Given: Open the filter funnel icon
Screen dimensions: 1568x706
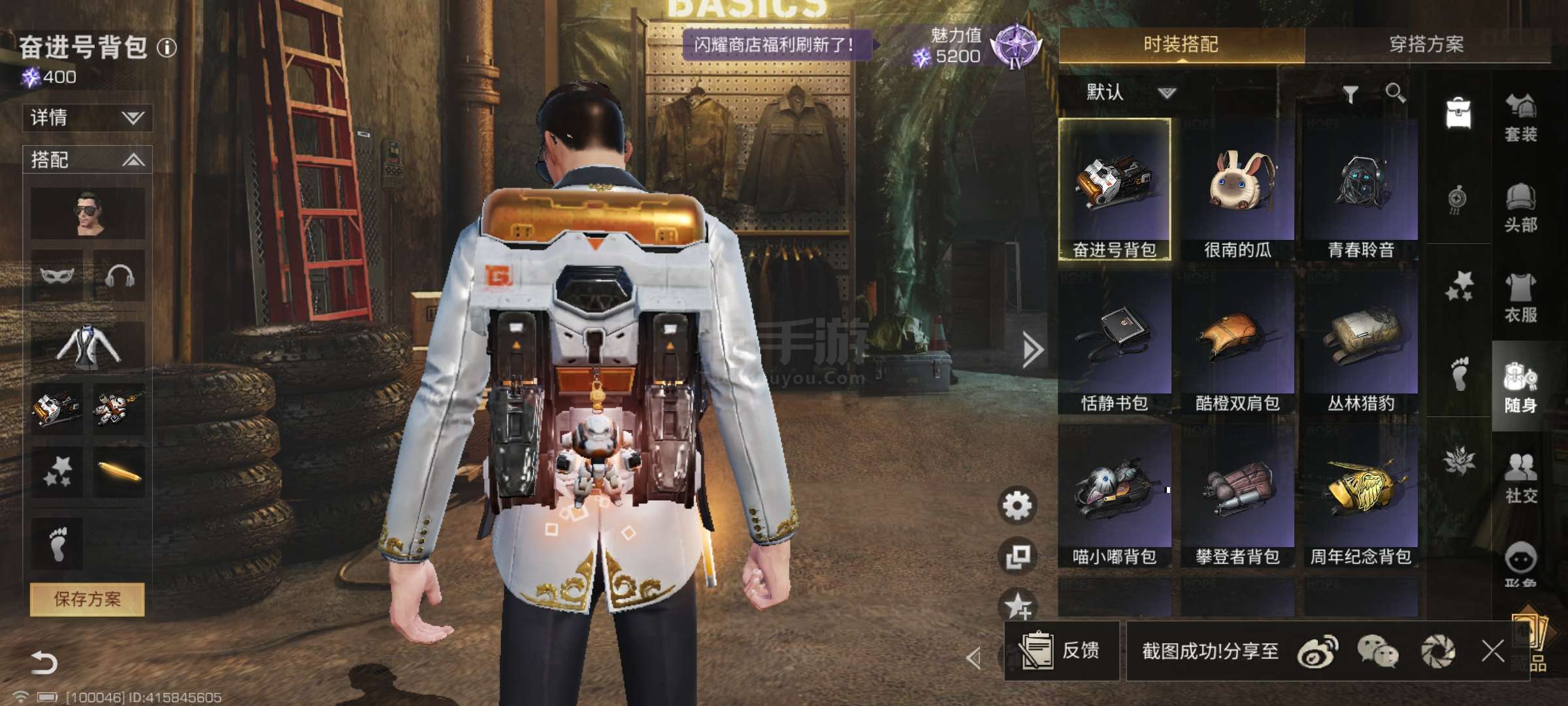Looking at the screenshot, I should pos(1350,95).
